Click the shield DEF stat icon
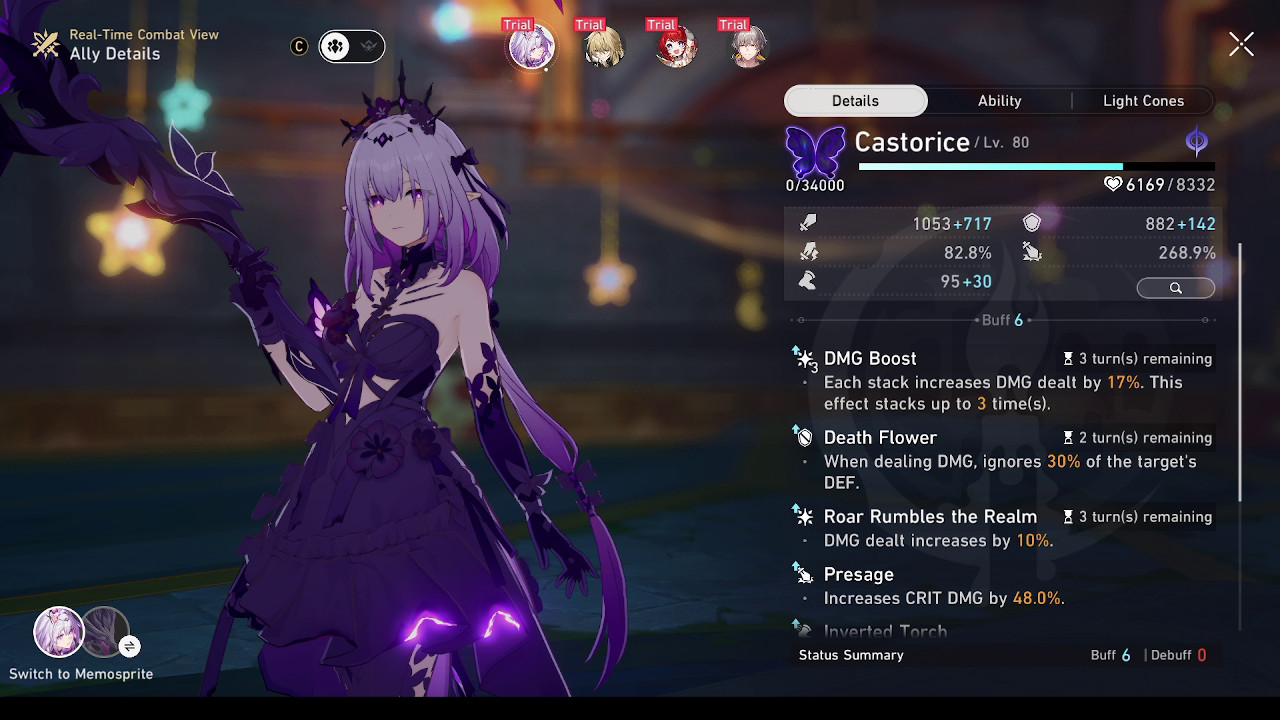The height and width of the screenshot is (720, 1280). 1030,223
